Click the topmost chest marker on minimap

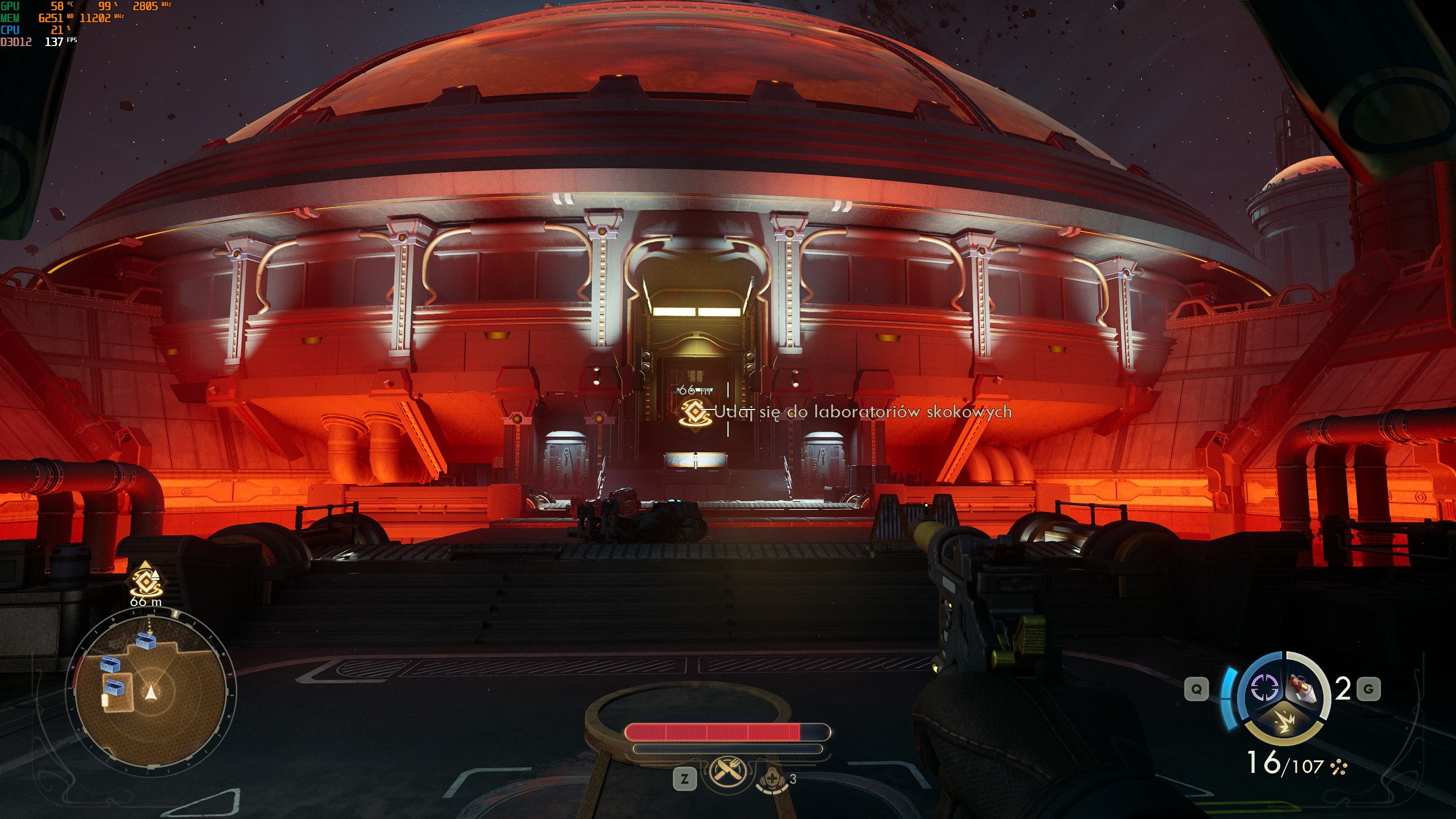[146, 641]
